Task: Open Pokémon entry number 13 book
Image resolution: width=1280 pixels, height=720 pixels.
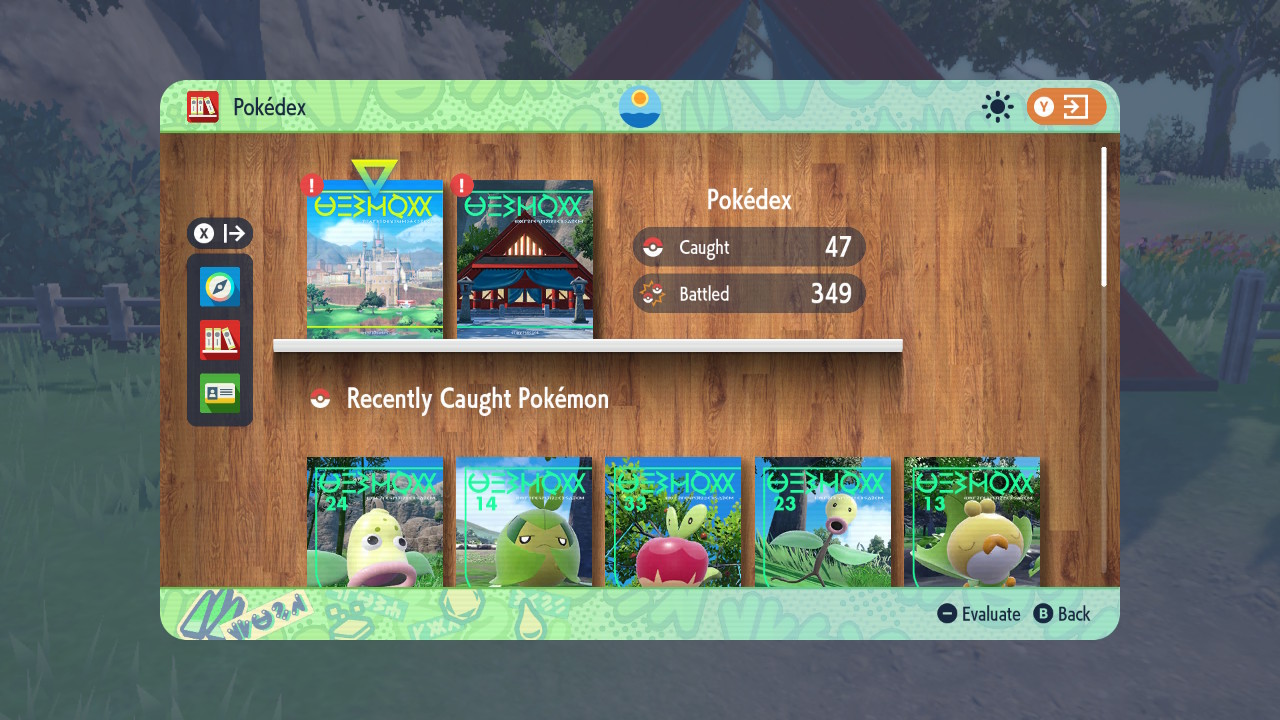Action: click(x=972, y=522)
